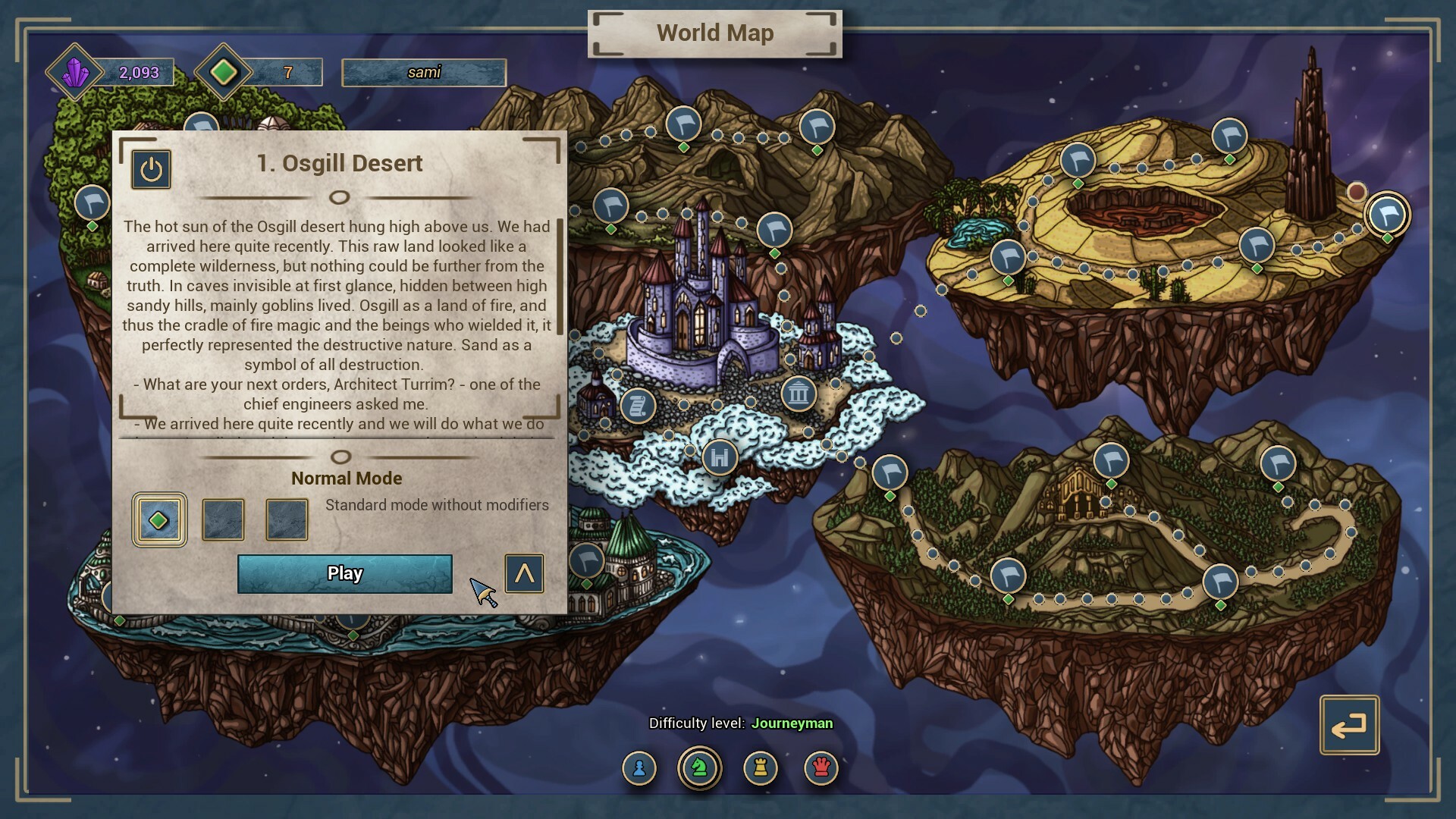The image size is (1456, 819).
Task: Click the return arrow button at bottom right
Action: click(1350, 726)
